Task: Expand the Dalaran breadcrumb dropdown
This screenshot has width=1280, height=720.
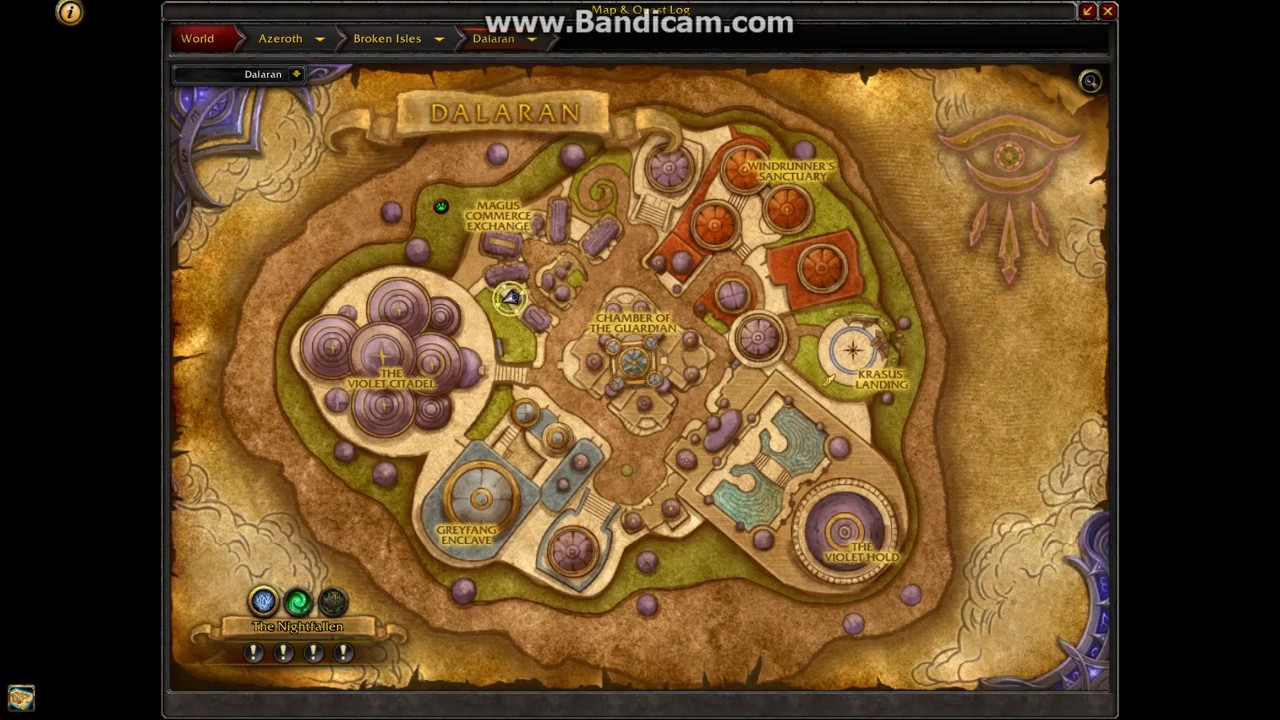Action: 533,38
